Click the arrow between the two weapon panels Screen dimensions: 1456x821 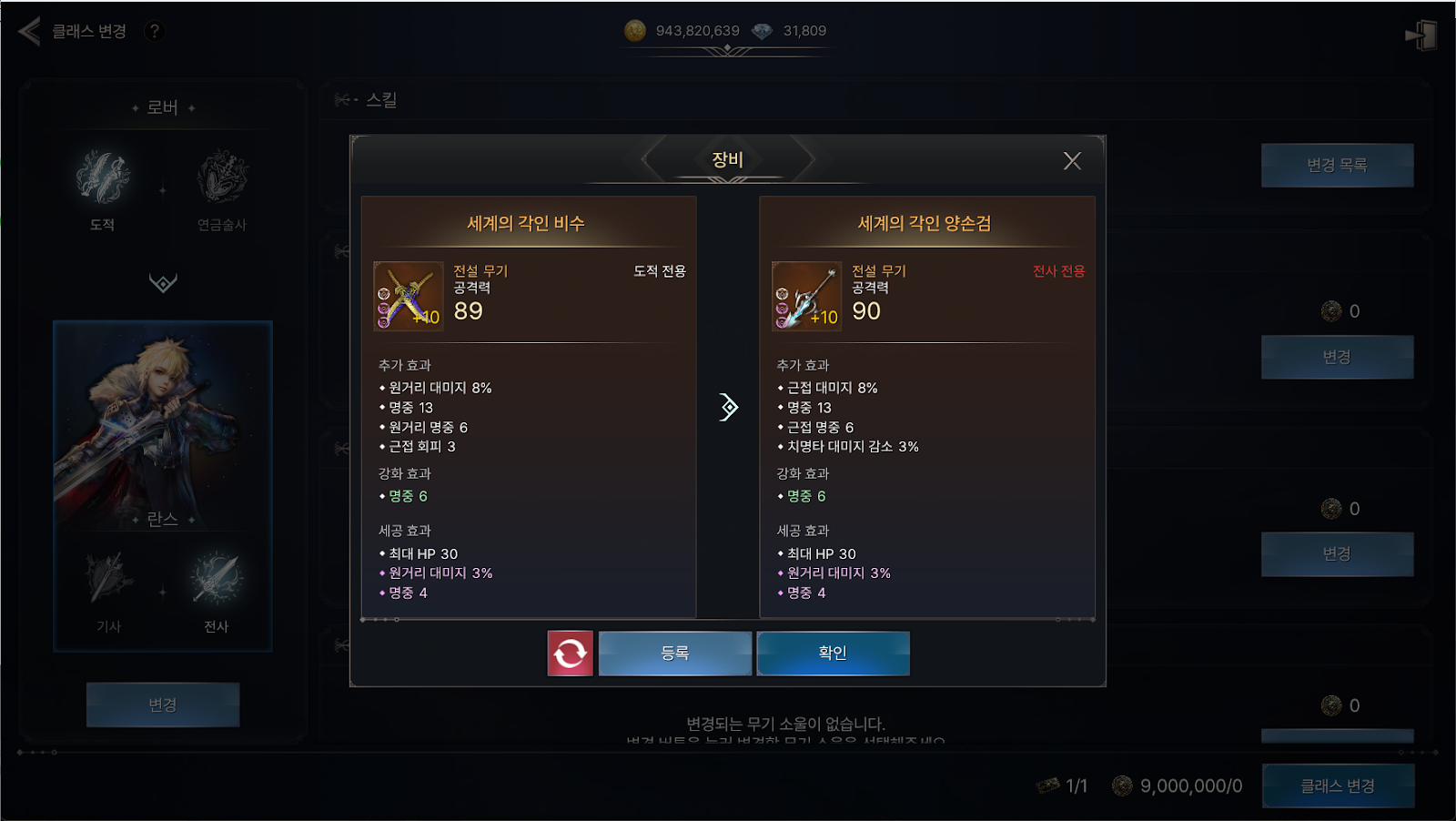[728, 407]
